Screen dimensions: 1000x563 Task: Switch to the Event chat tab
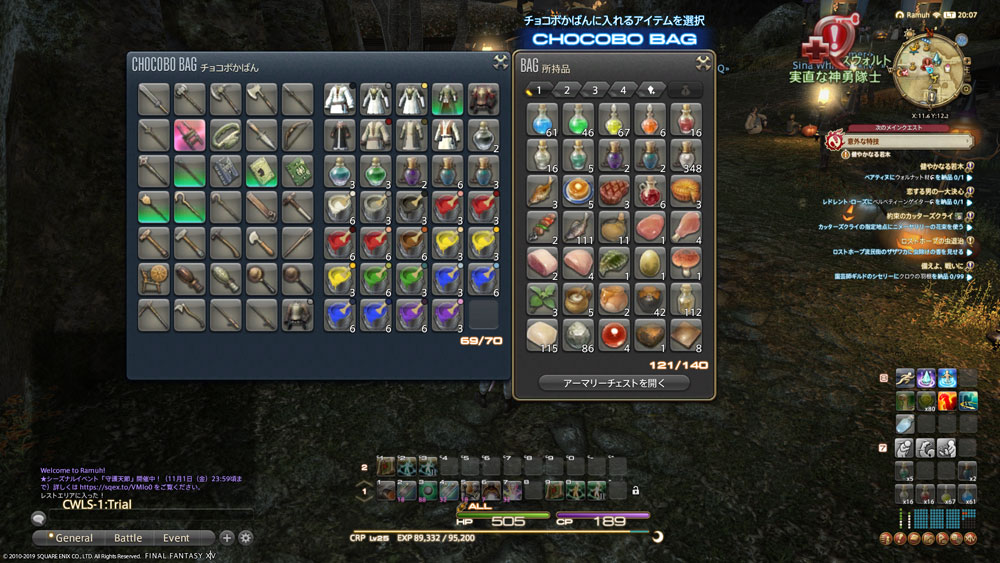[176, 537]
